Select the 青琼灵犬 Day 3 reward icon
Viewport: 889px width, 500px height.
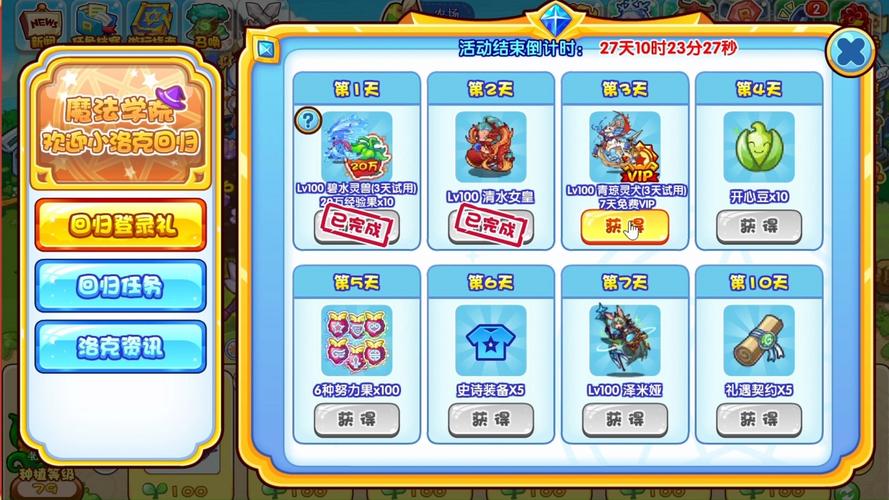point(624,147)
